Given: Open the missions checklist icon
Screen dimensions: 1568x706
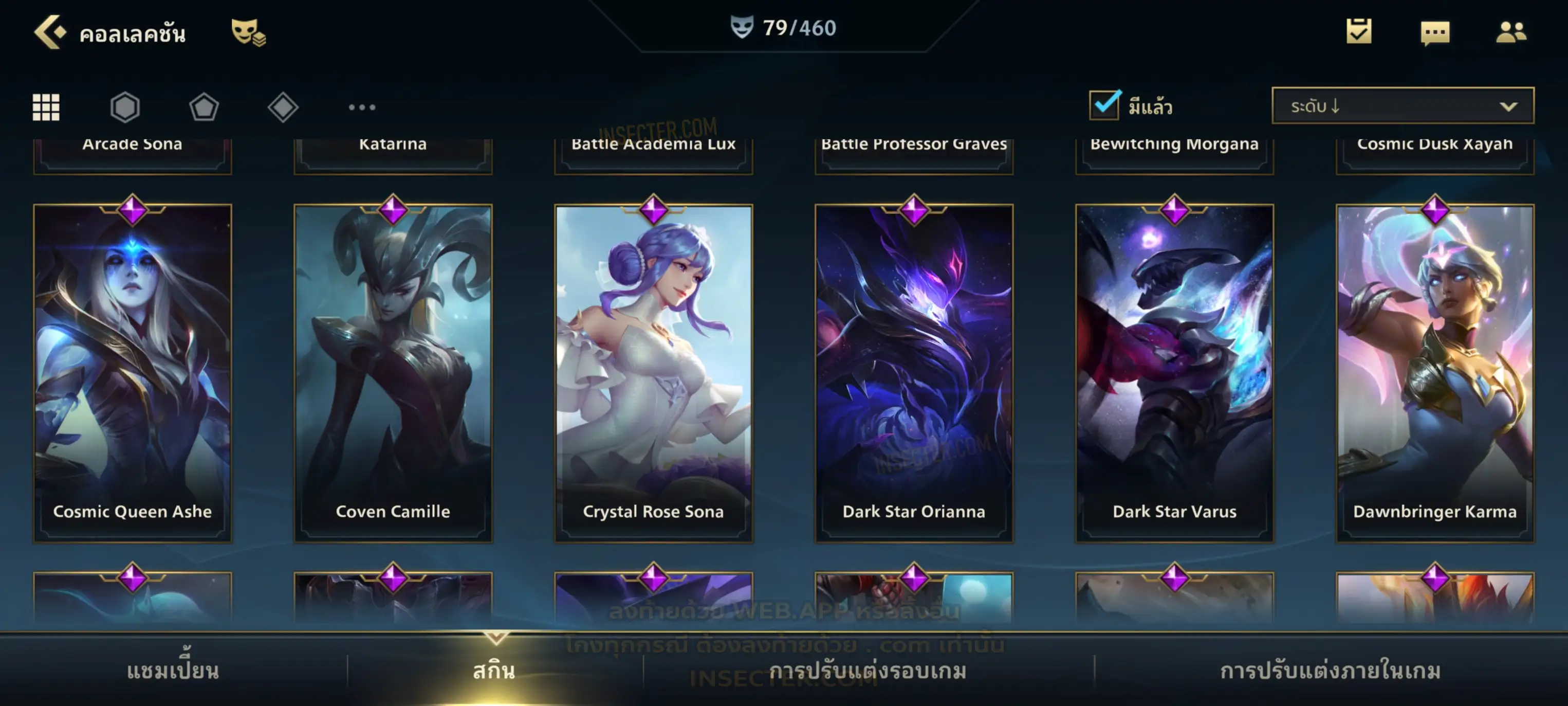Looking at the screenshot, I should pos(1359,32).
